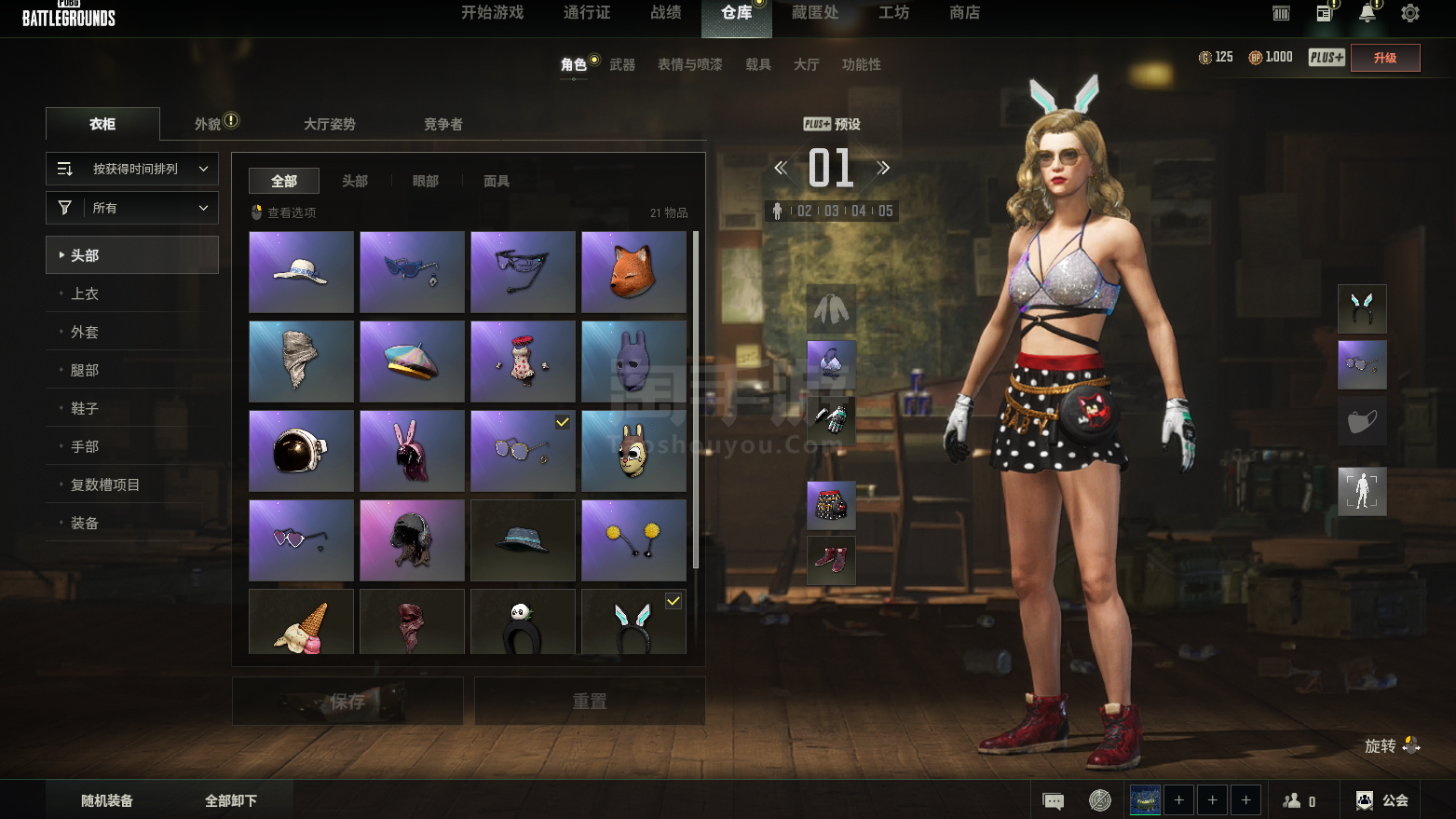1456x819 pixels.
Task: Show only 面具 items
Action: (497, 181)
